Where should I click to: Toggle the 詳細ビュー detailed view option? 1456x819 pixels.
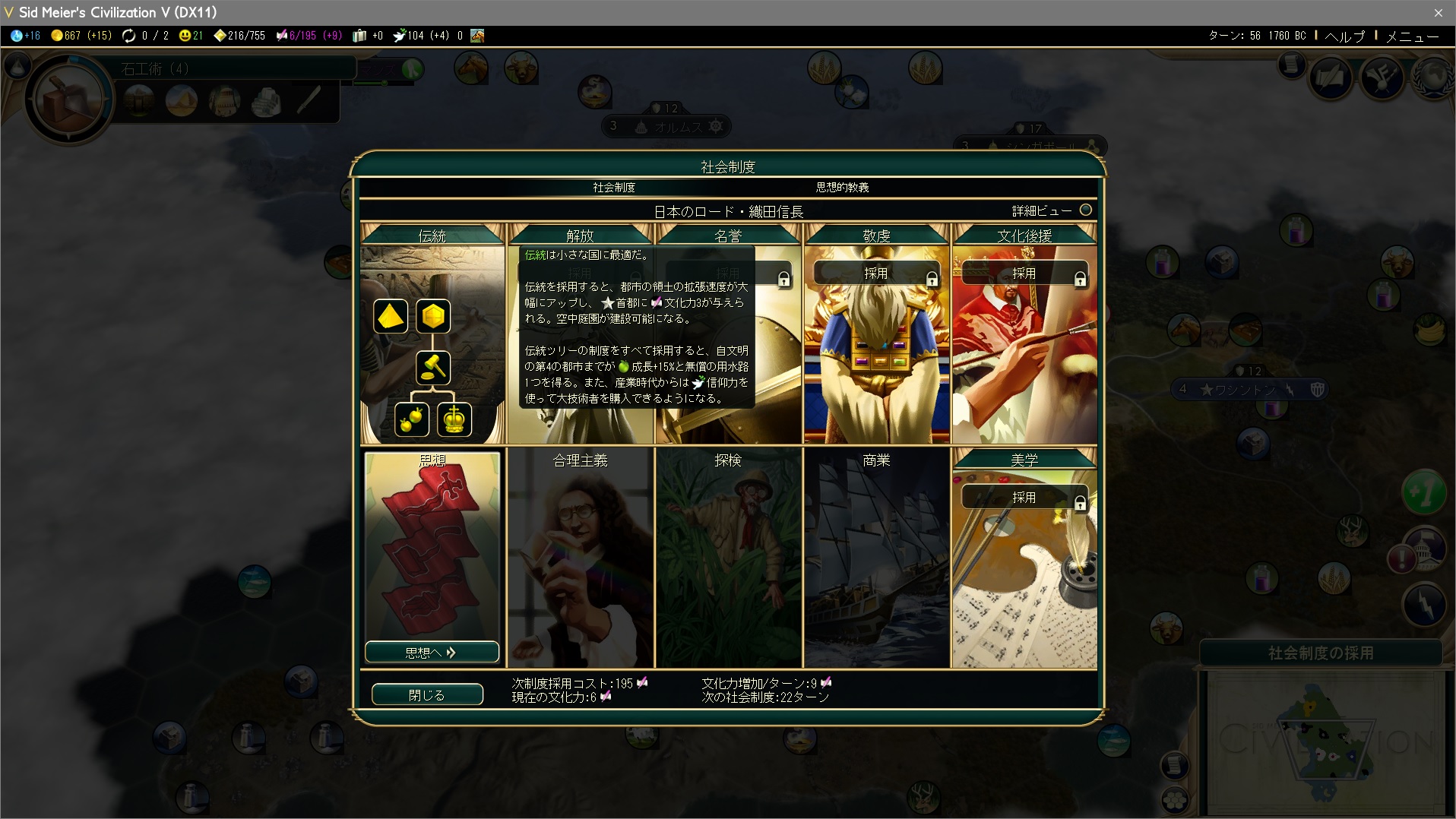tap(1085, 210)
